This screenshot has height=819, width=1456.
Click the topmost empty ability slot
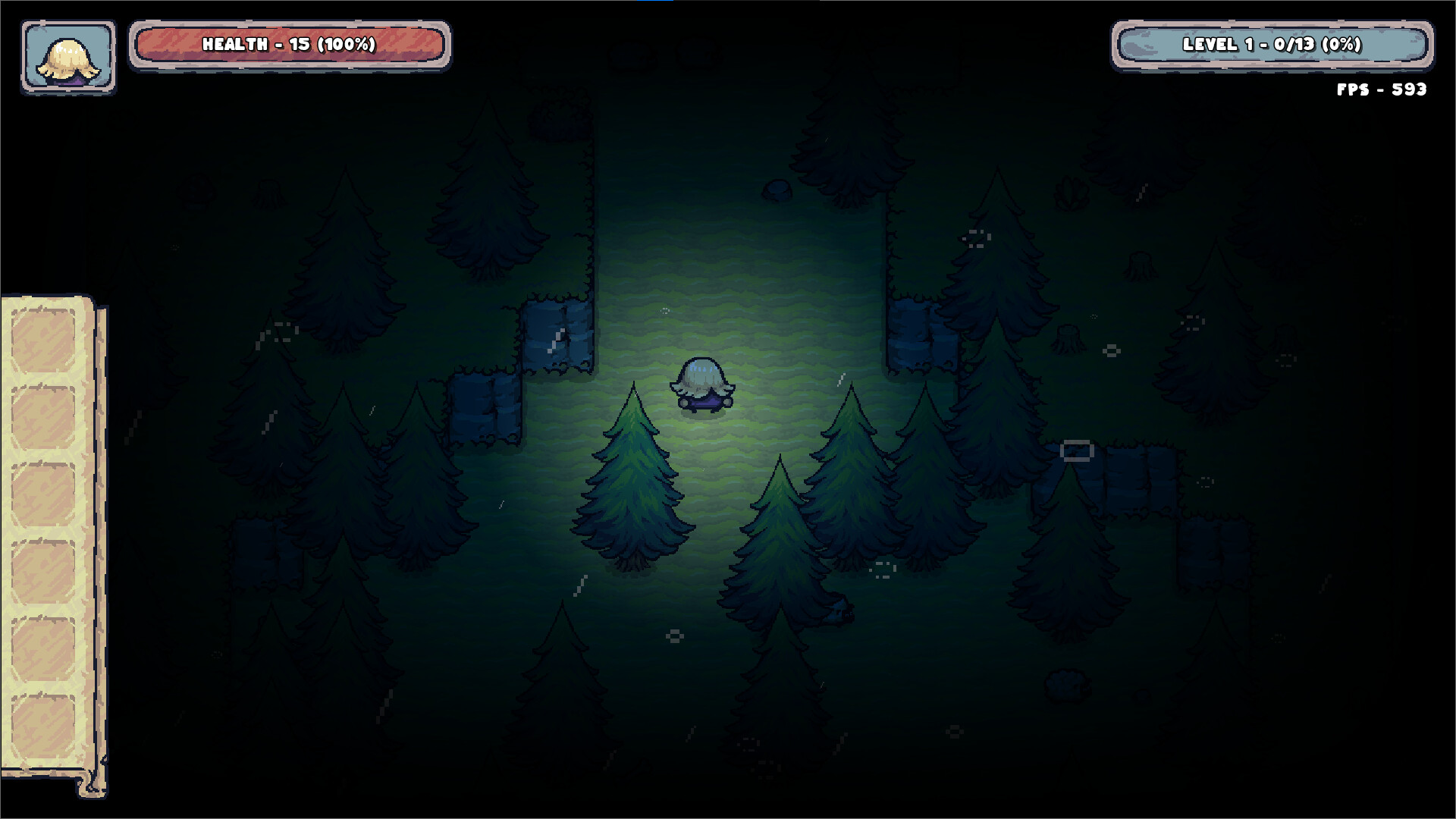tap(42, 339)
